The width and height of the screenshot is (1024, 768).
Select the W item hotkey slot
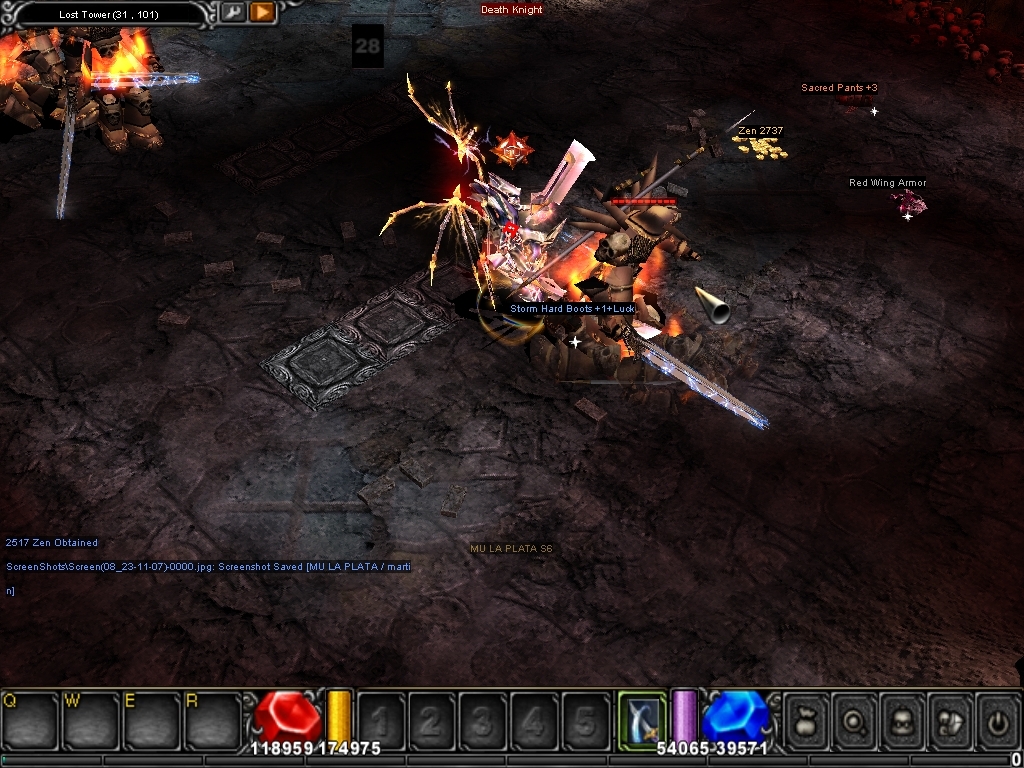90,718
